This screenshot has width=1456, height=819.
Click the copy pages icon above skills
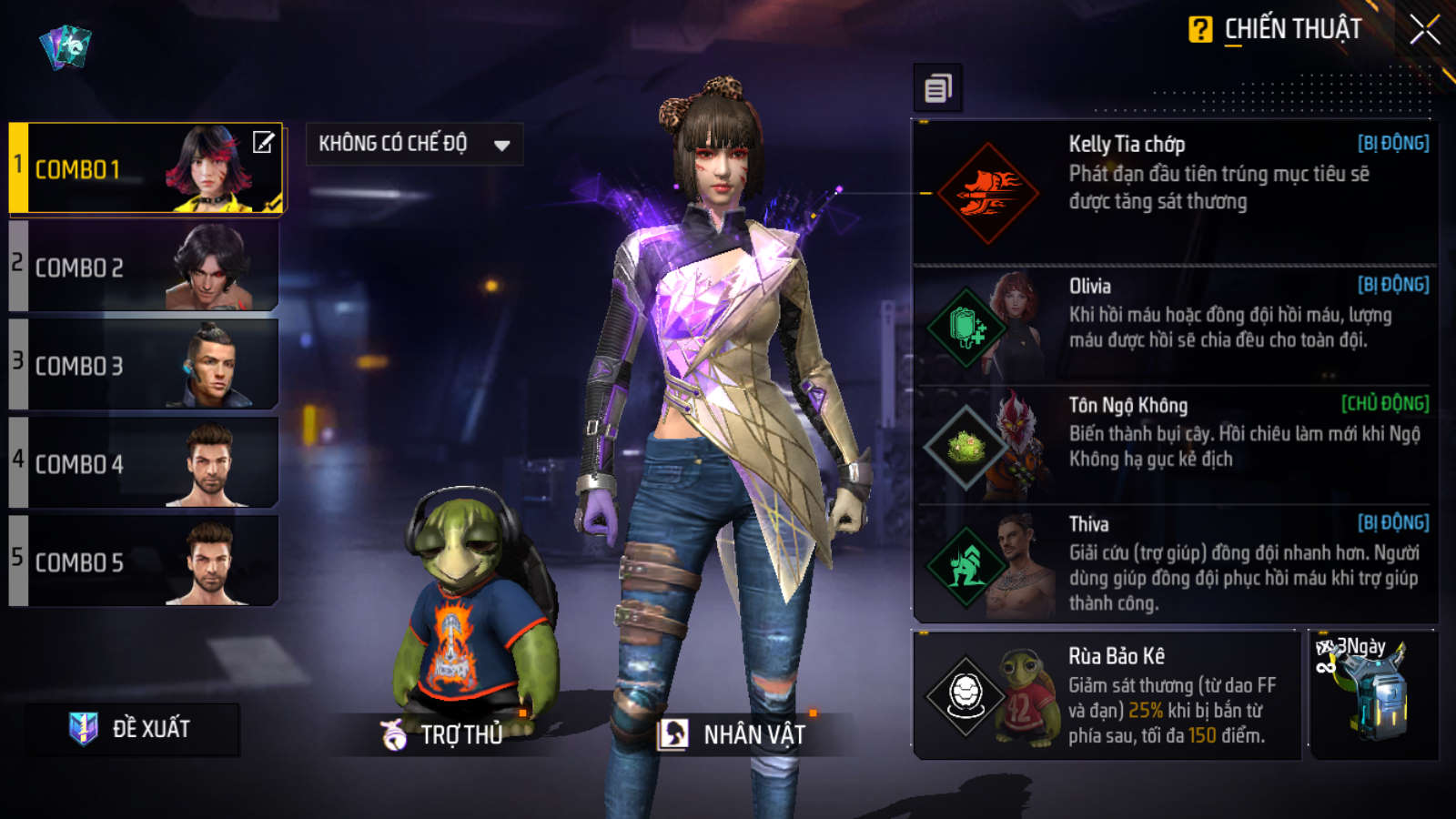[937, 88]
